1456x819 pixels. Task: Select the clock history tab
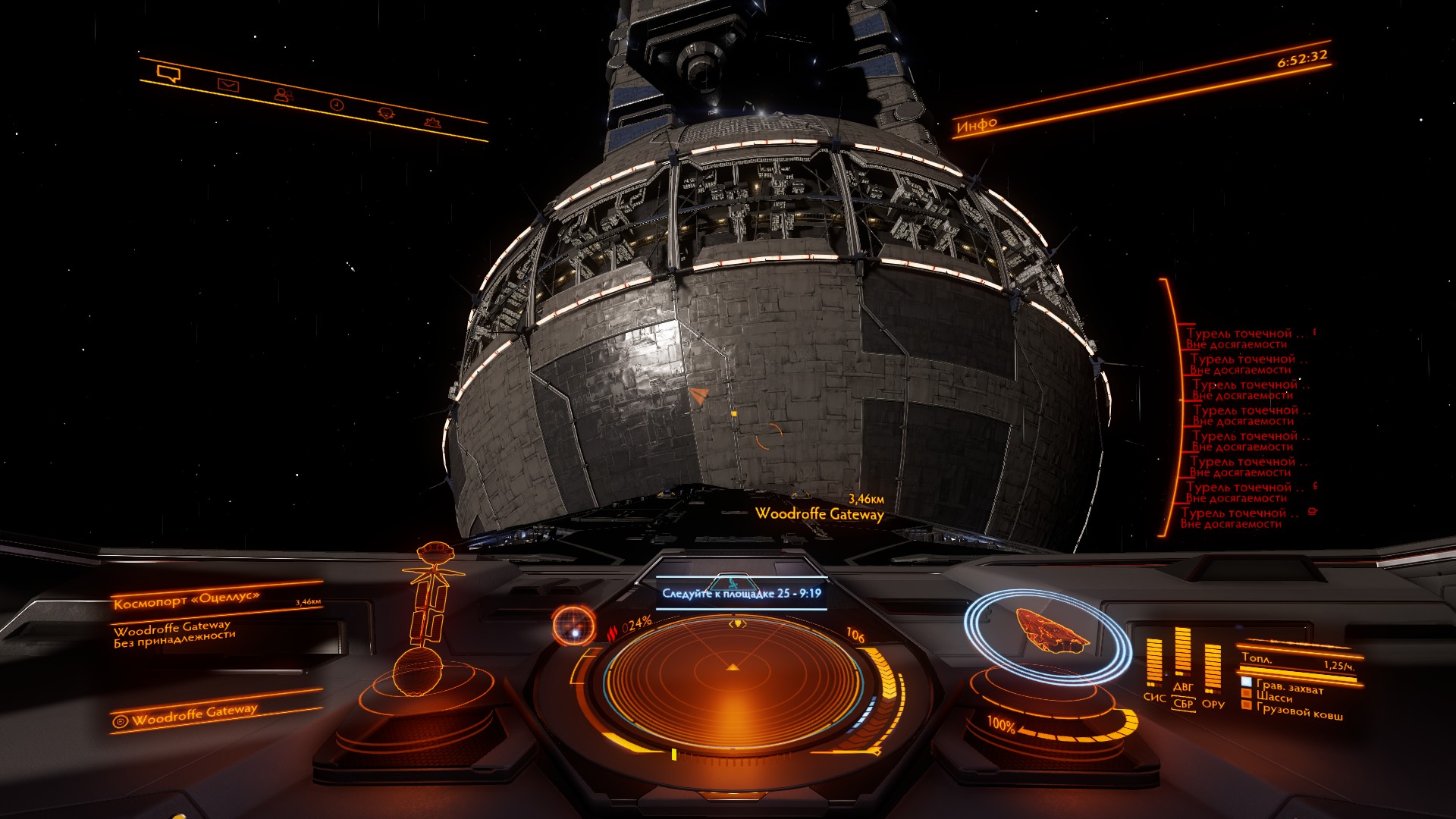pos(337,105)
